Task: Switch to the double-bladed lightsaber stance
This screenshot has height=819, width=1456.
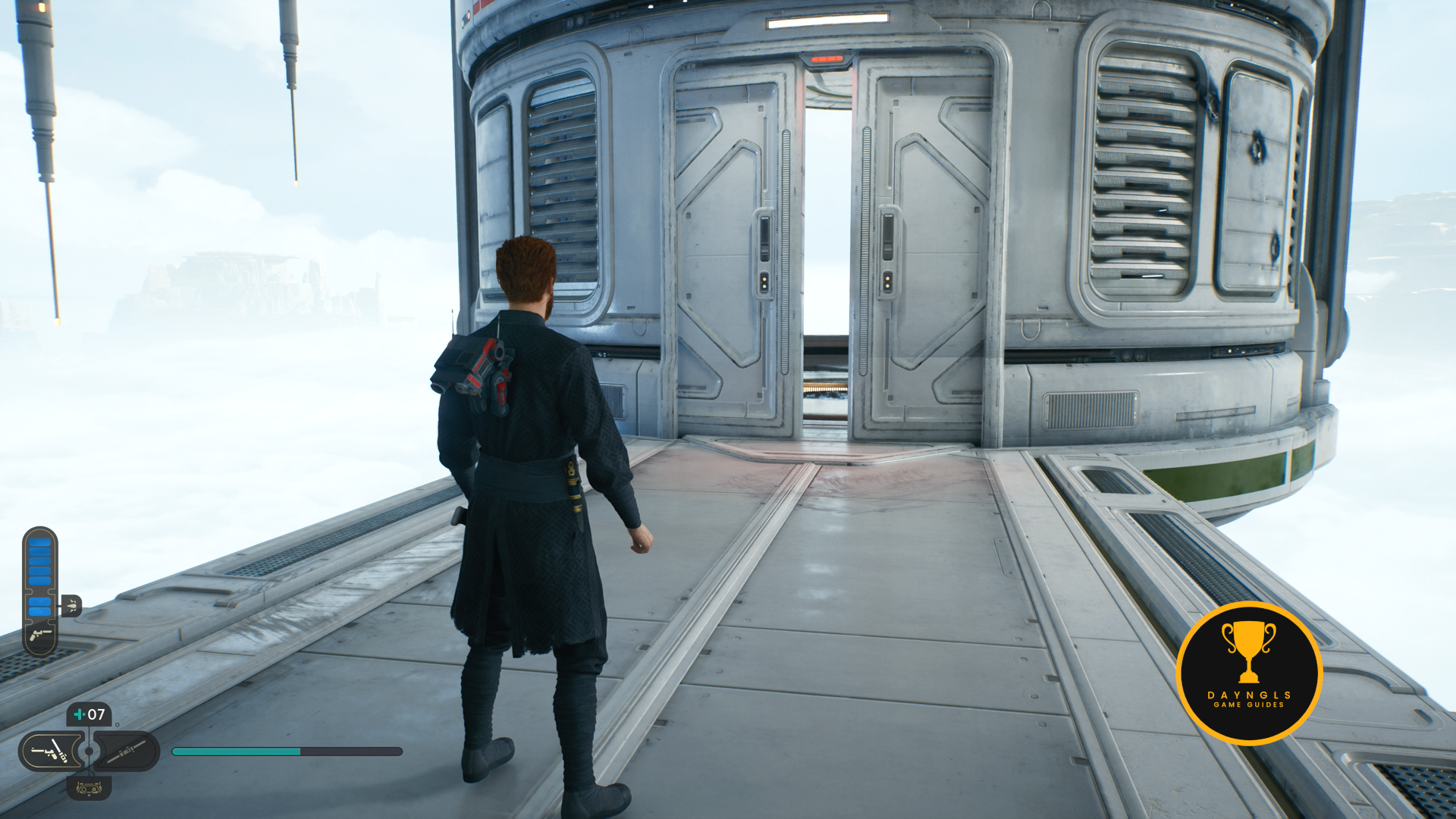Action: (126, 752)
